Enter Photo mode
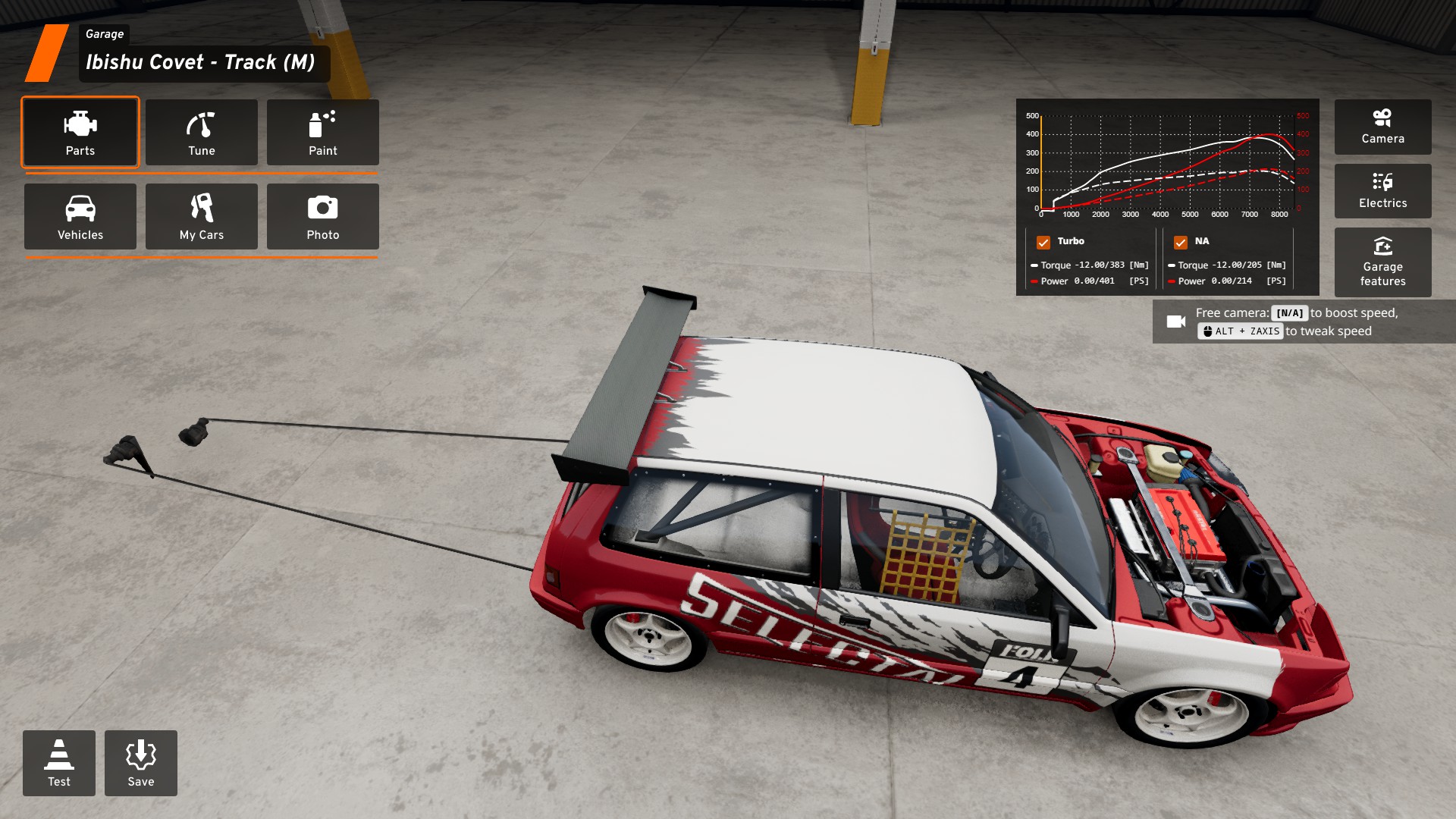 323,216
